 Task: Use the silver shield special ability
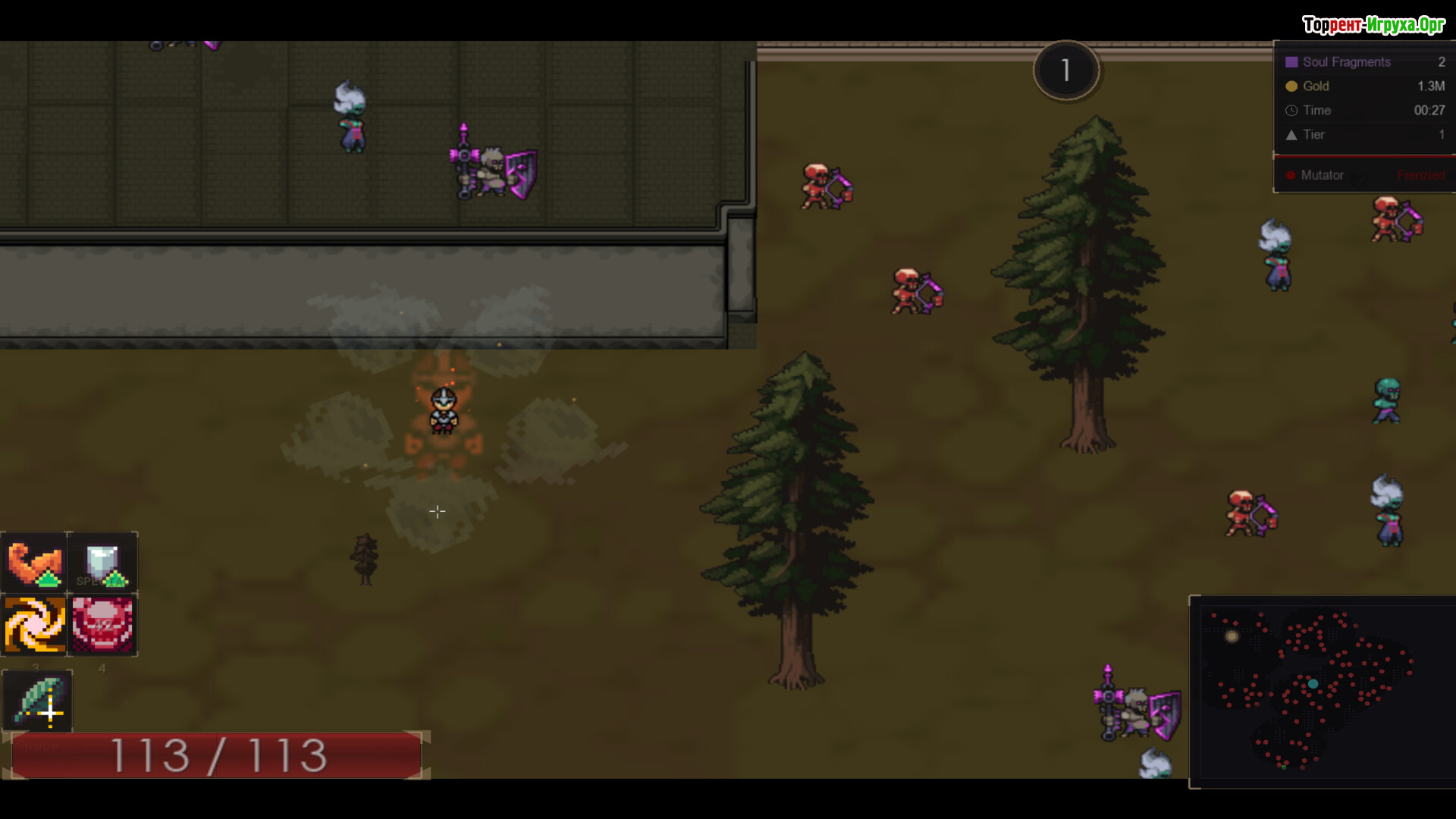click(x=102, y=563)
